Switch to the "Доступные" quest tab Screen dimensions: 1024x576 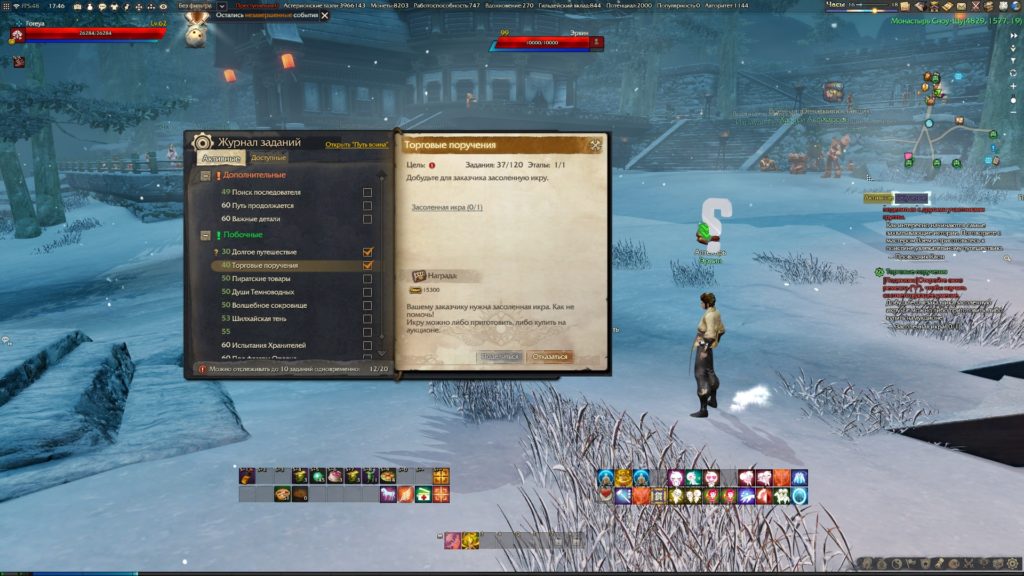[x=268, y=158]
